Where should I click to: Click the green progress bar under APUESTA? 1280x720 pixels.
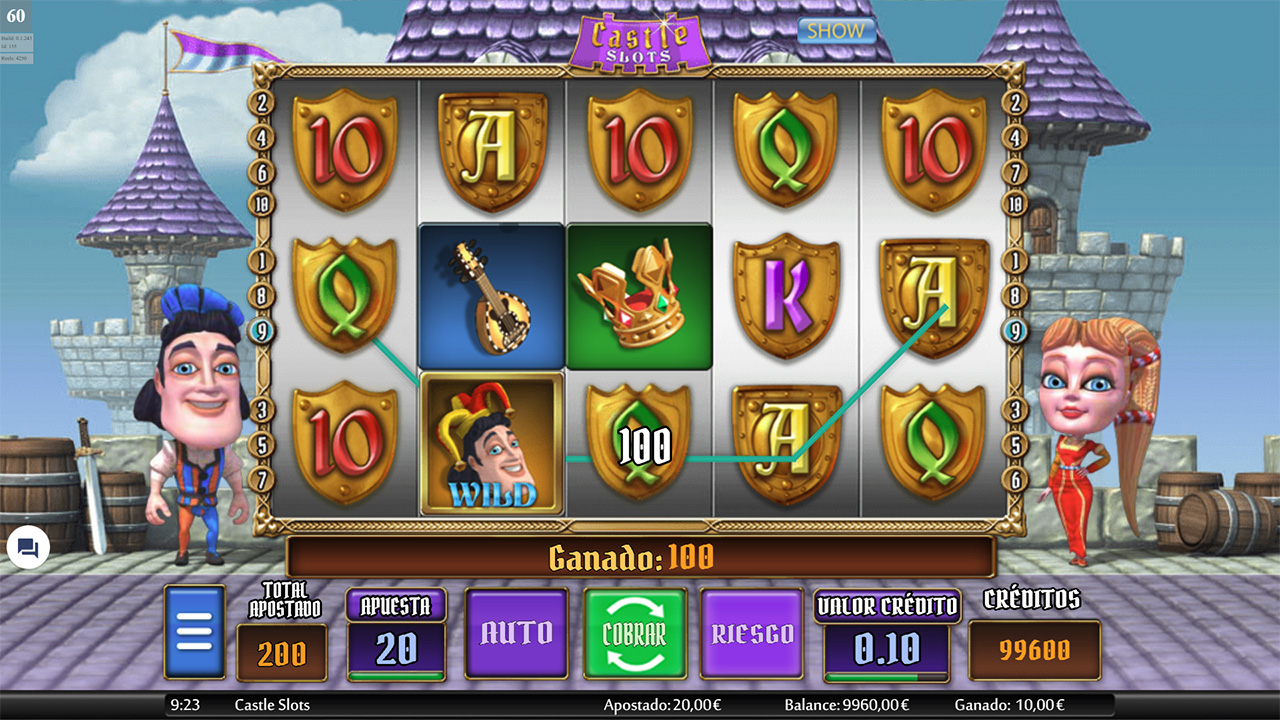coord(396,674)
